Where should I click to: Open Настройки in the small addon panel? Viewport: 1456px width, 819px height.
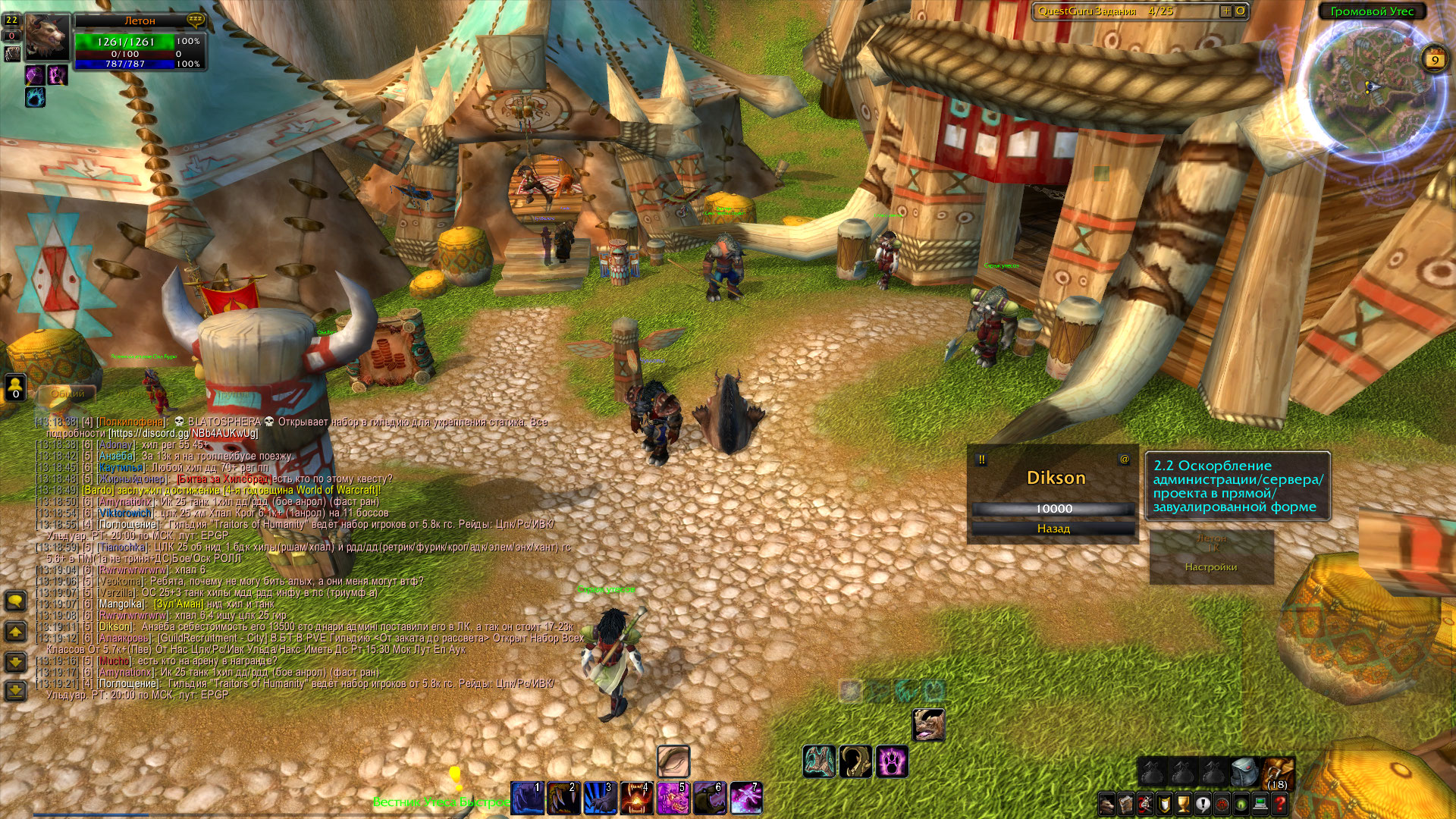(1210, 567)
